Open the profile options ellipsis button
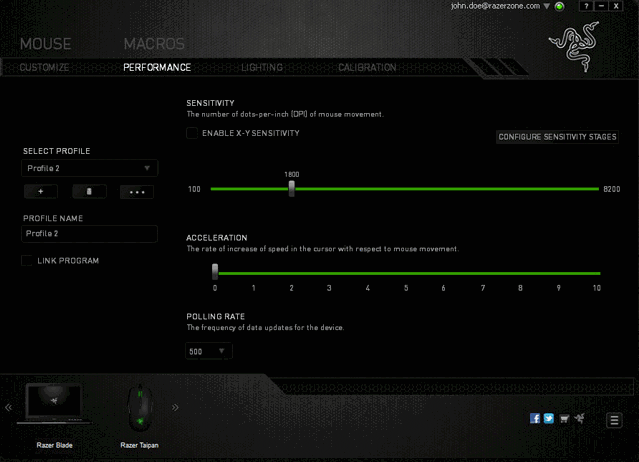The height and width of the screenshot is (462, 639). [137, 191]
